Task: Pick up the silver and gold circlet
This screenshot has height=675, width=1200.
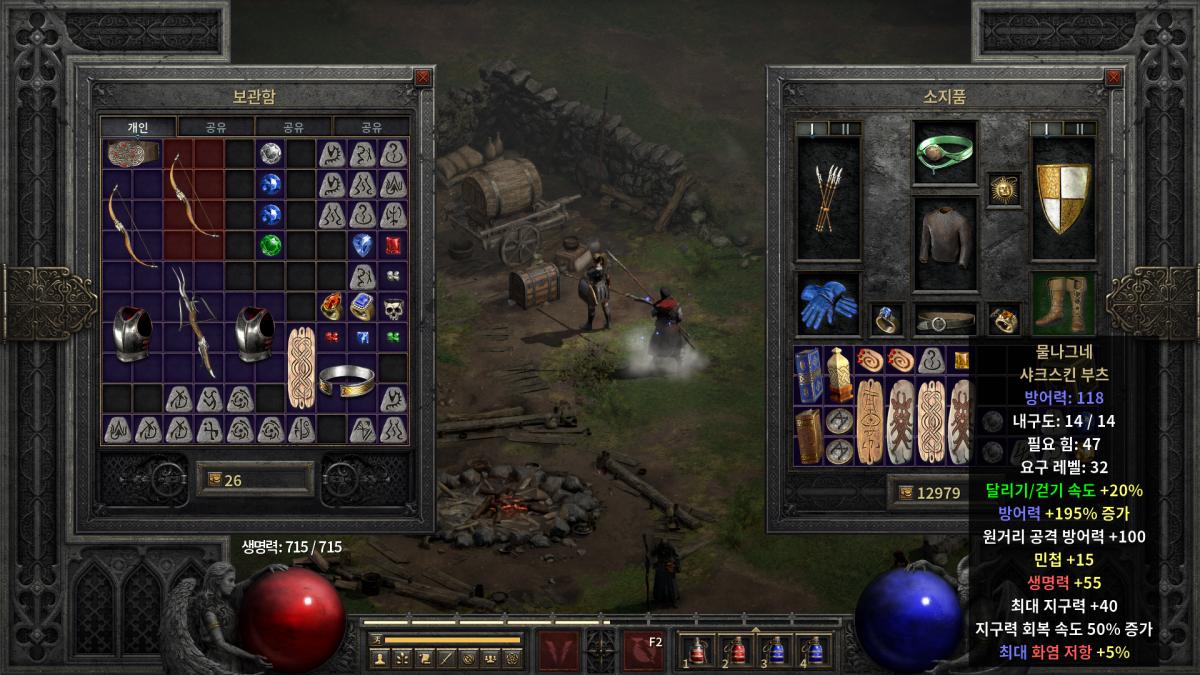Action: [x=346, y=381]
